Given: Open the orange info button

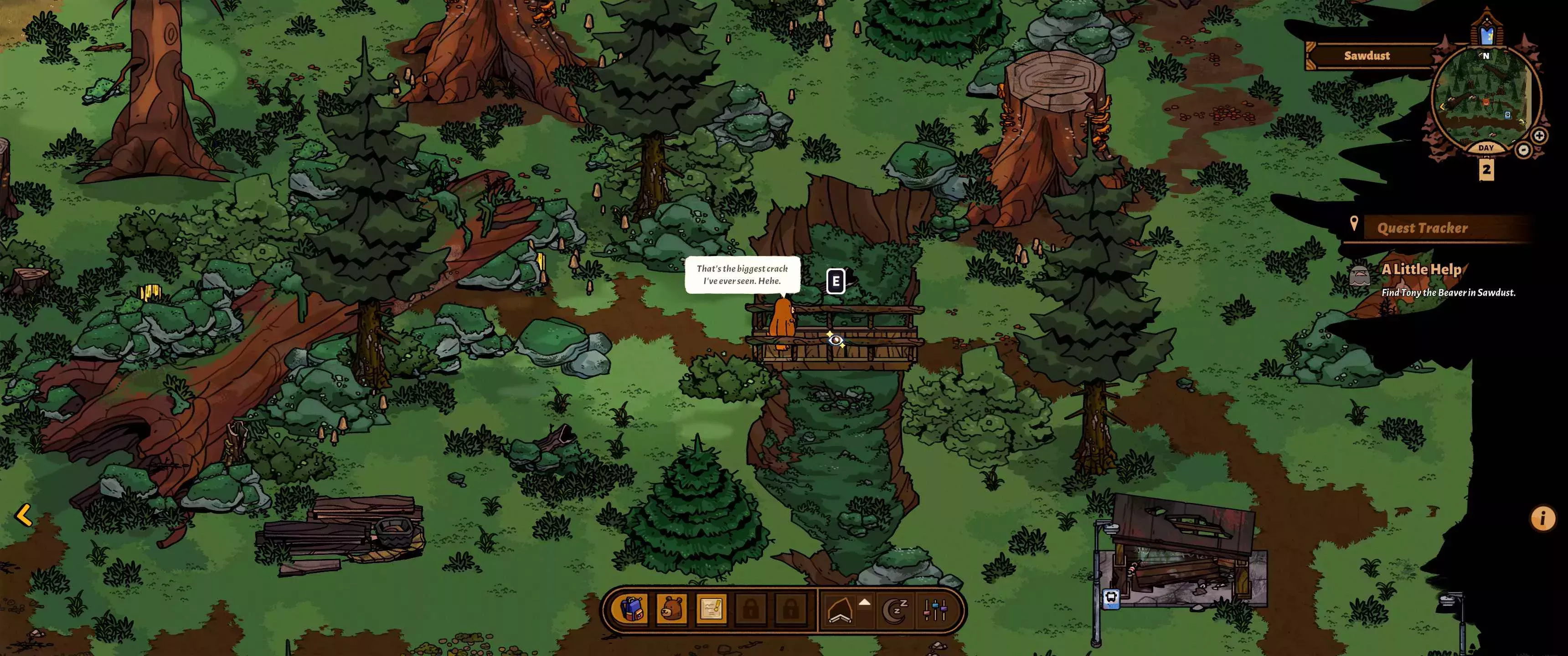Looking at the screenshot, I should pyautogui.click(x=1542, y=518).
